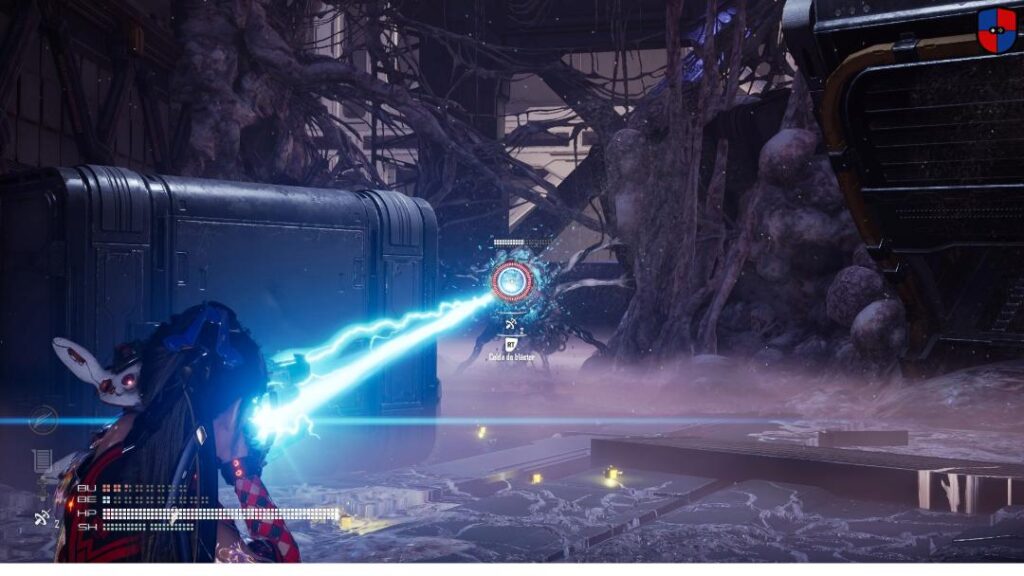The image size is (1024, 576).
Task: Click the circular compass icon in the HUD
Action: point(44,420)
